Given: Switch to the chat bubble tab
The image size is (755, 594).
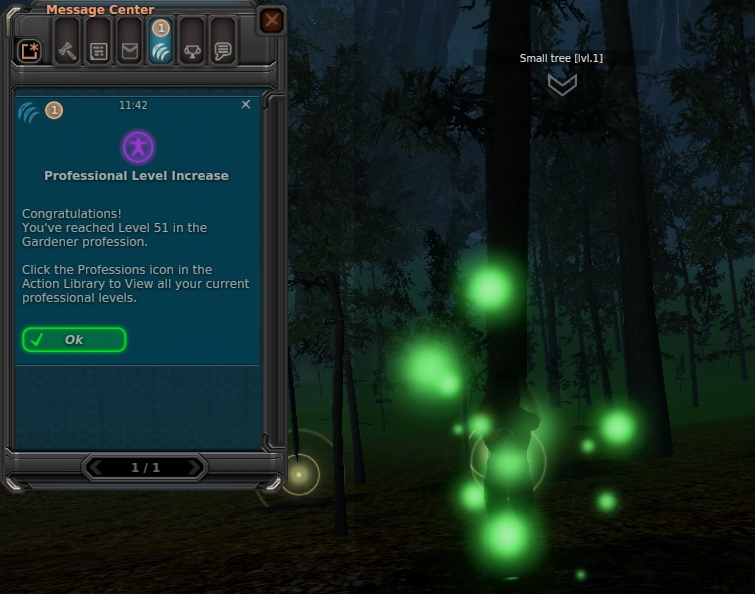Looking at the screenshot, I should pos(222,51).
